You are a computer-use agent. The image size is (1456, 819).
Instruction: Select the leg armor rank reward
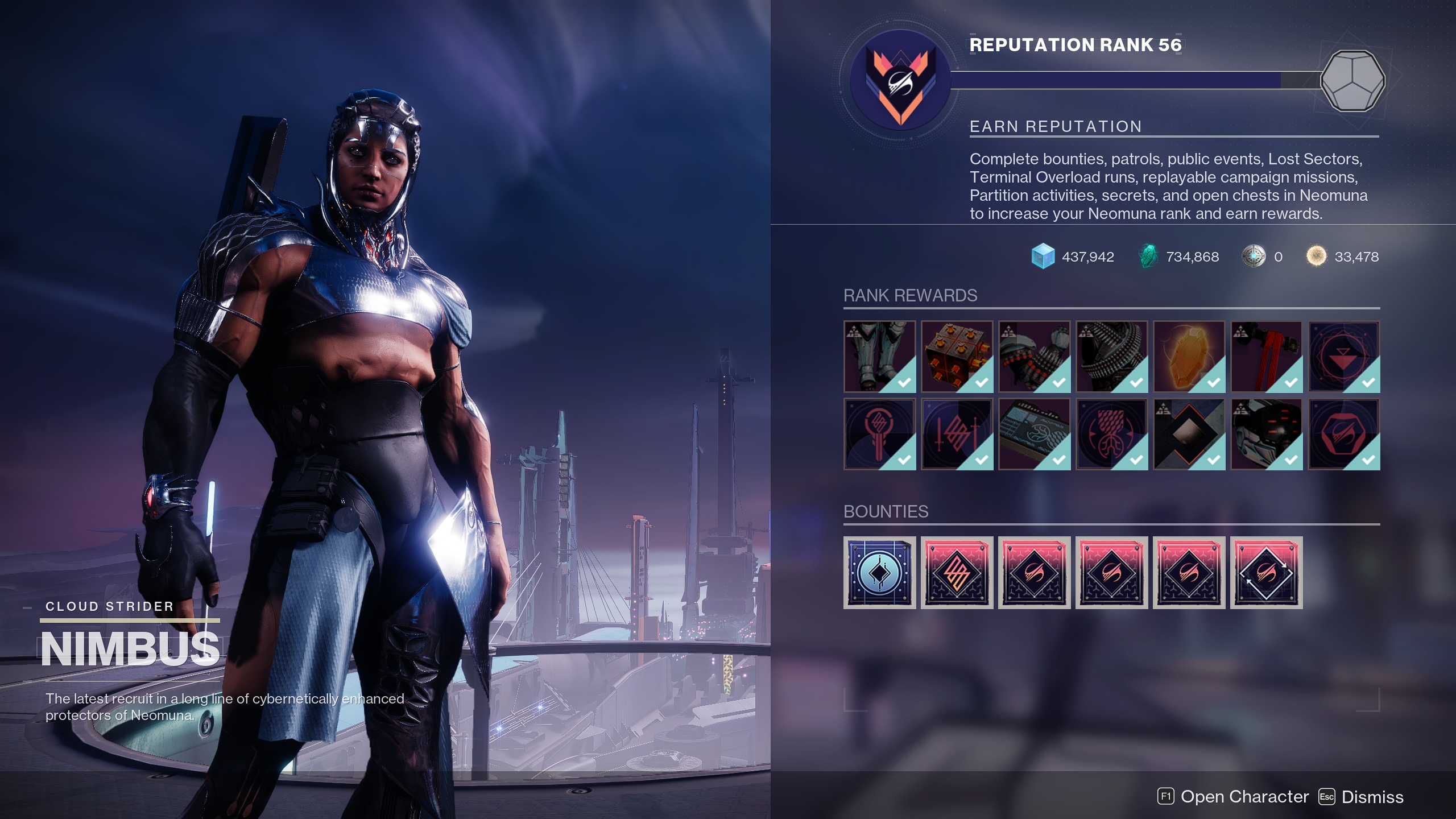[879, 357]
